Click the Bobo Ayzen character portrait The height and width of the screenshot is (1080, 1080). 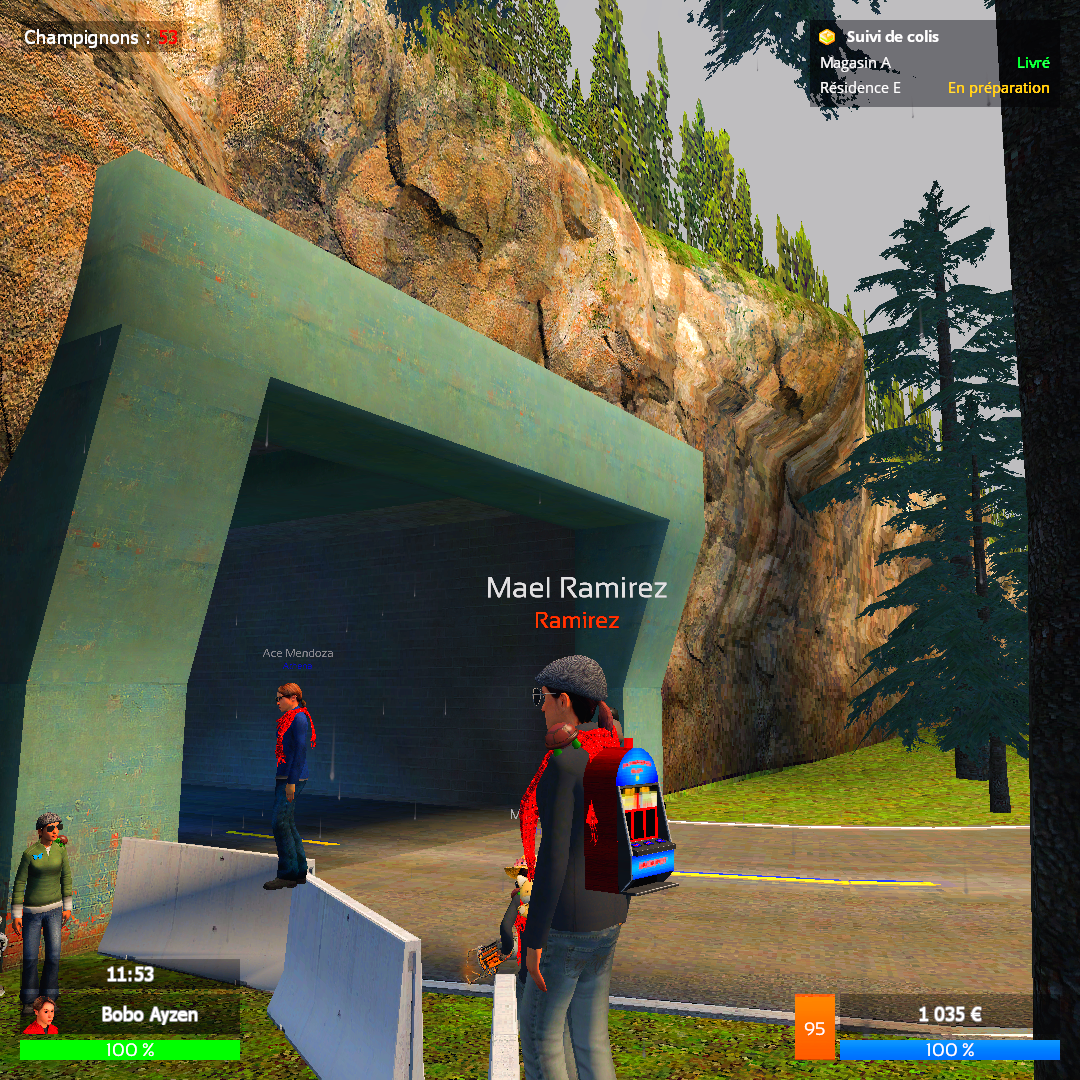[x=41, y=1014]
